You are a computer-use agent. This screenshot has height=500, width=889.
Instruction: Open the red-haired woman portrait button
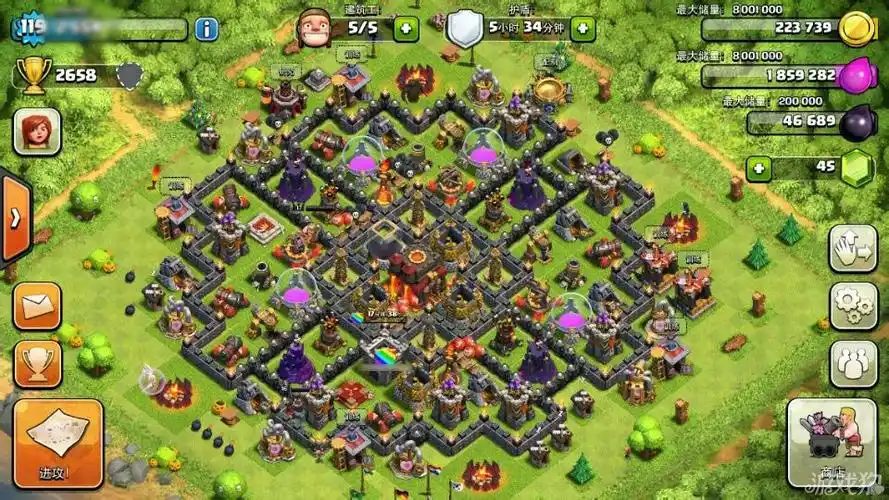(37, 131)
